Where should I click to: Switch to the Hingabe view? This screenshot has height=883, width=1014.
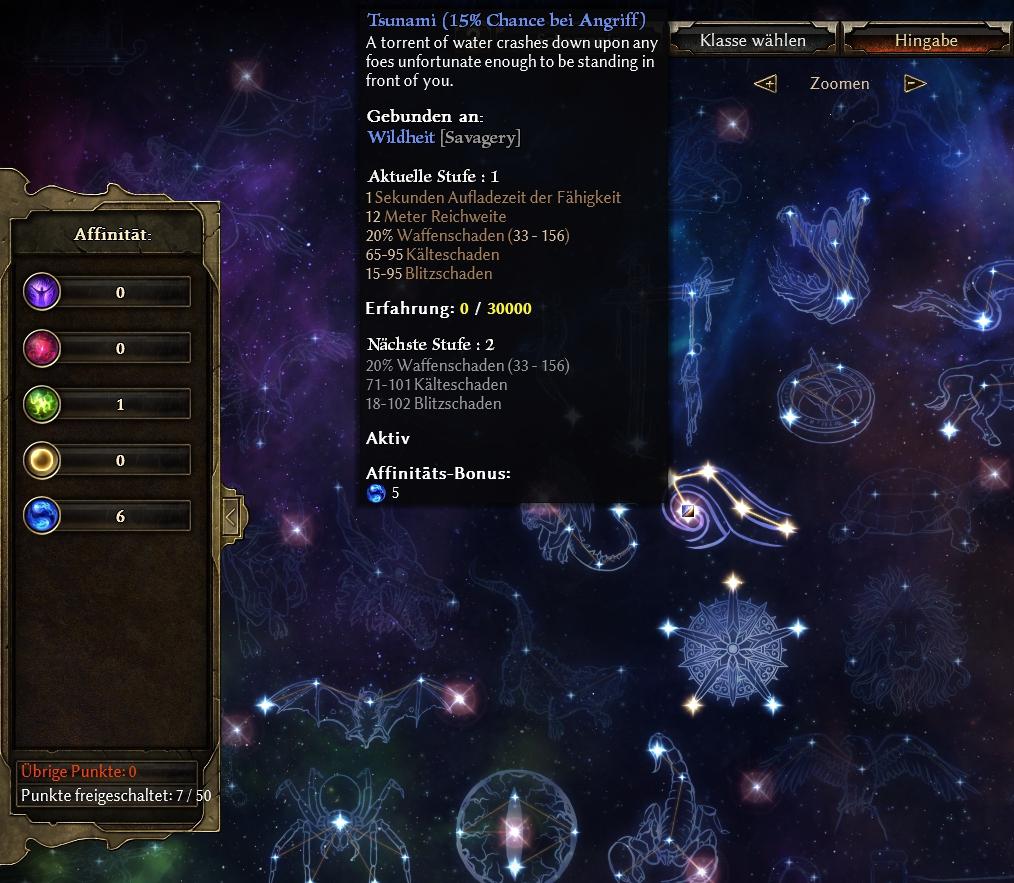point(926,41)
